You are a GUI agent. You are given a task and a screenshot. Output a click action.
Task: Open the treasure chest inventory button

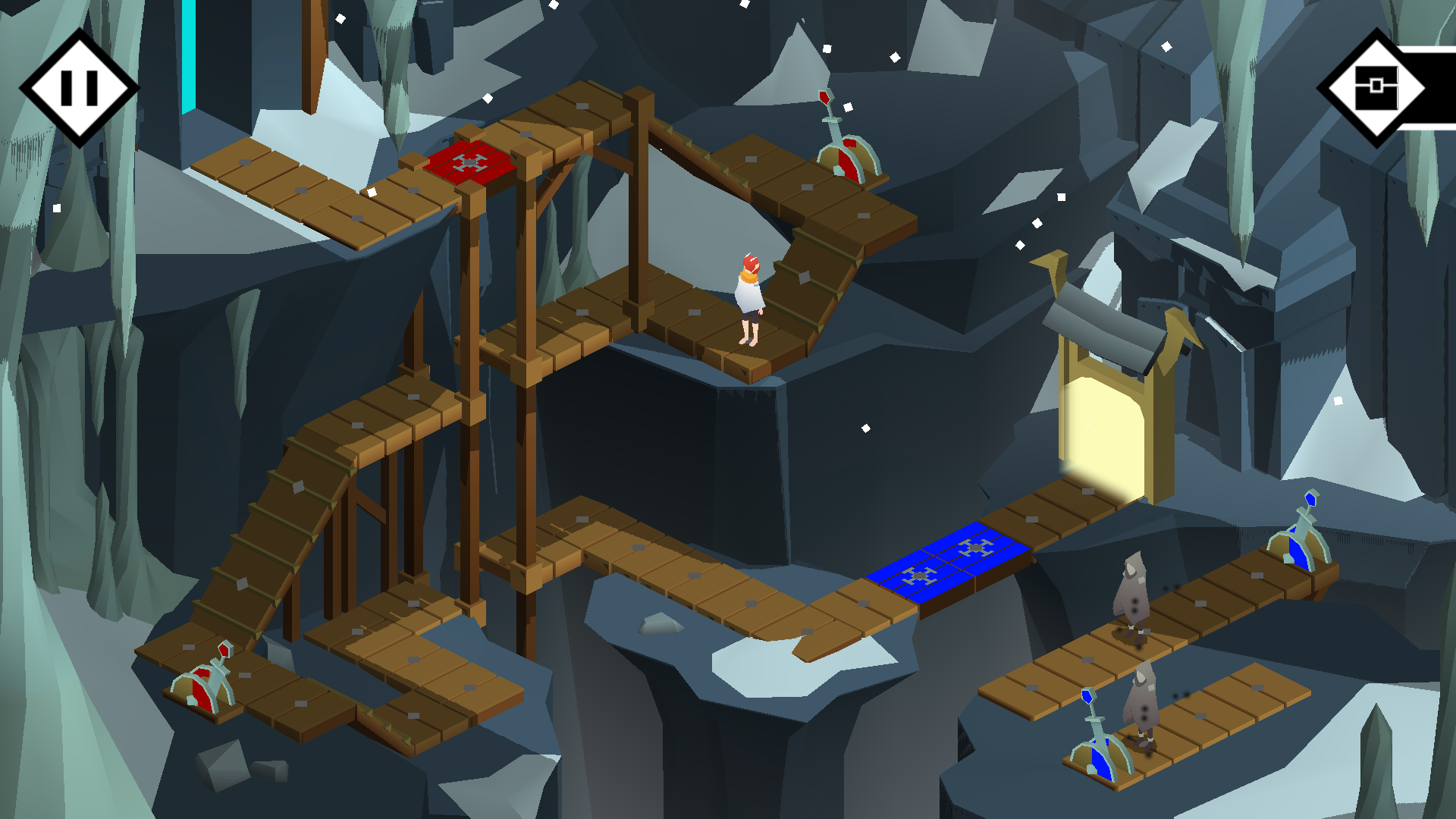tap(1376, 88)
